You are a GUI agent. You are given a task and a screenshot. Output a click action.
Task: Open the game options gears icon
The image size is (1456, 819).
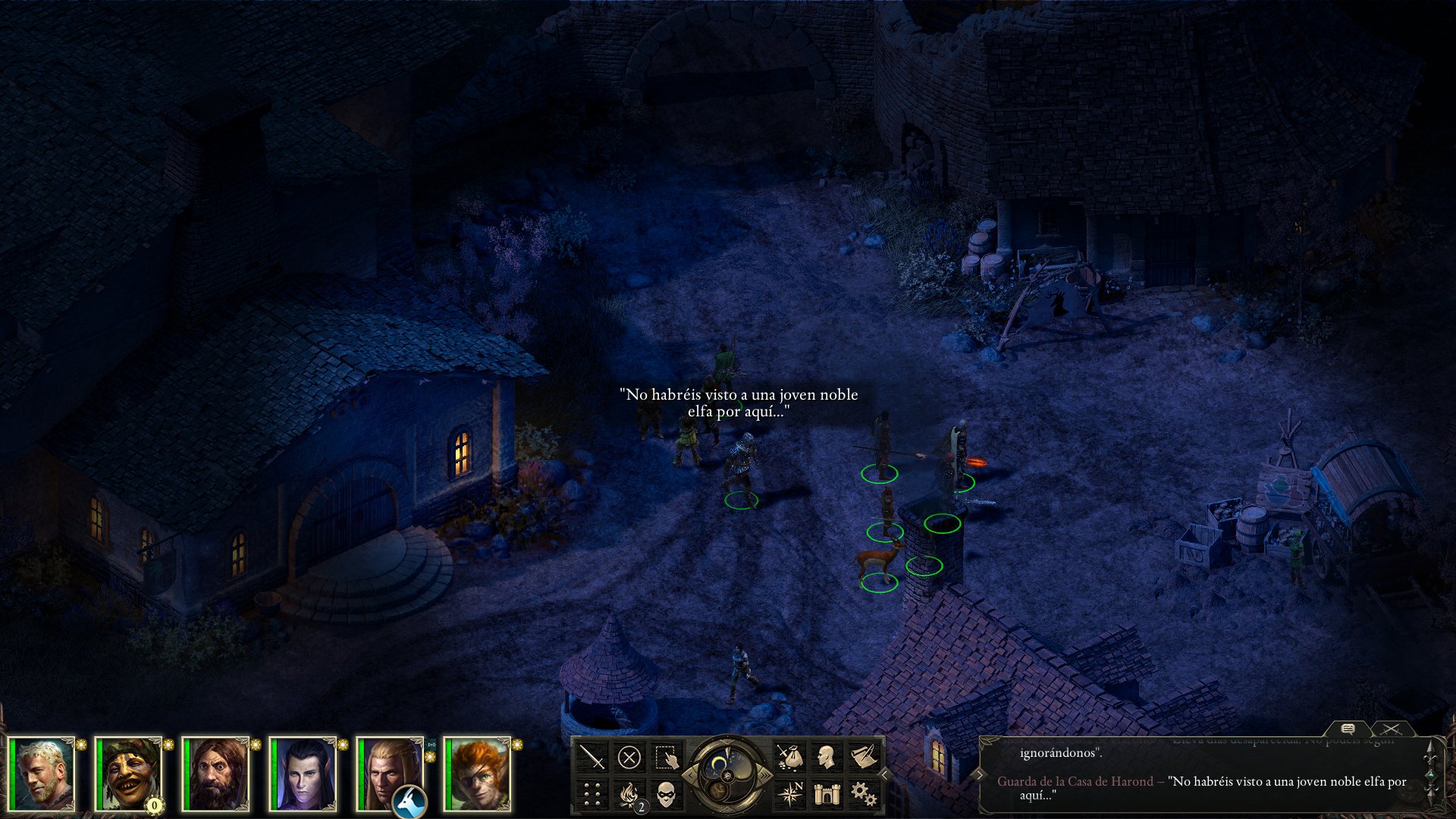864,794
